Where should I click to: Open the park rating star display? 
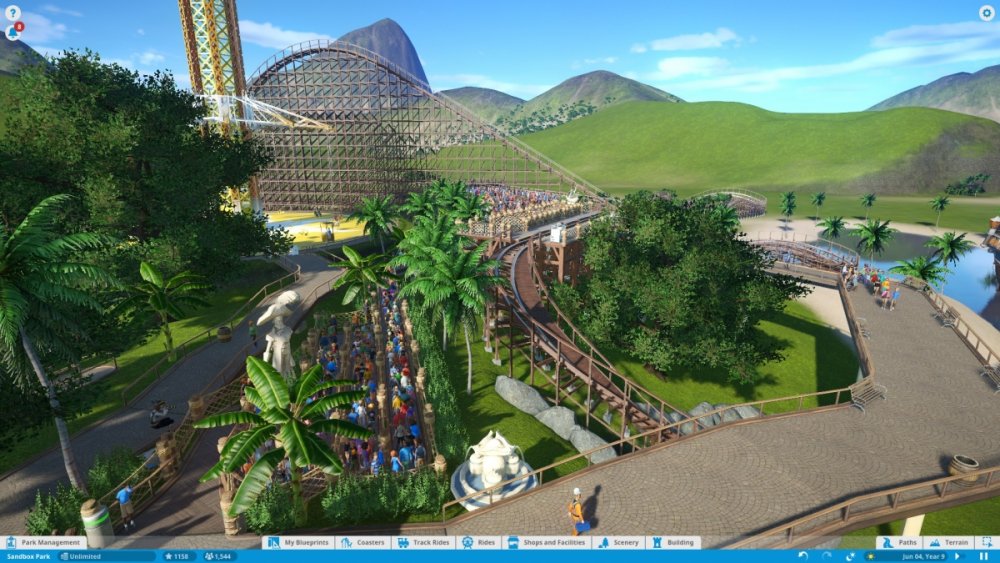pyautogui.click(x=175, y=556)
